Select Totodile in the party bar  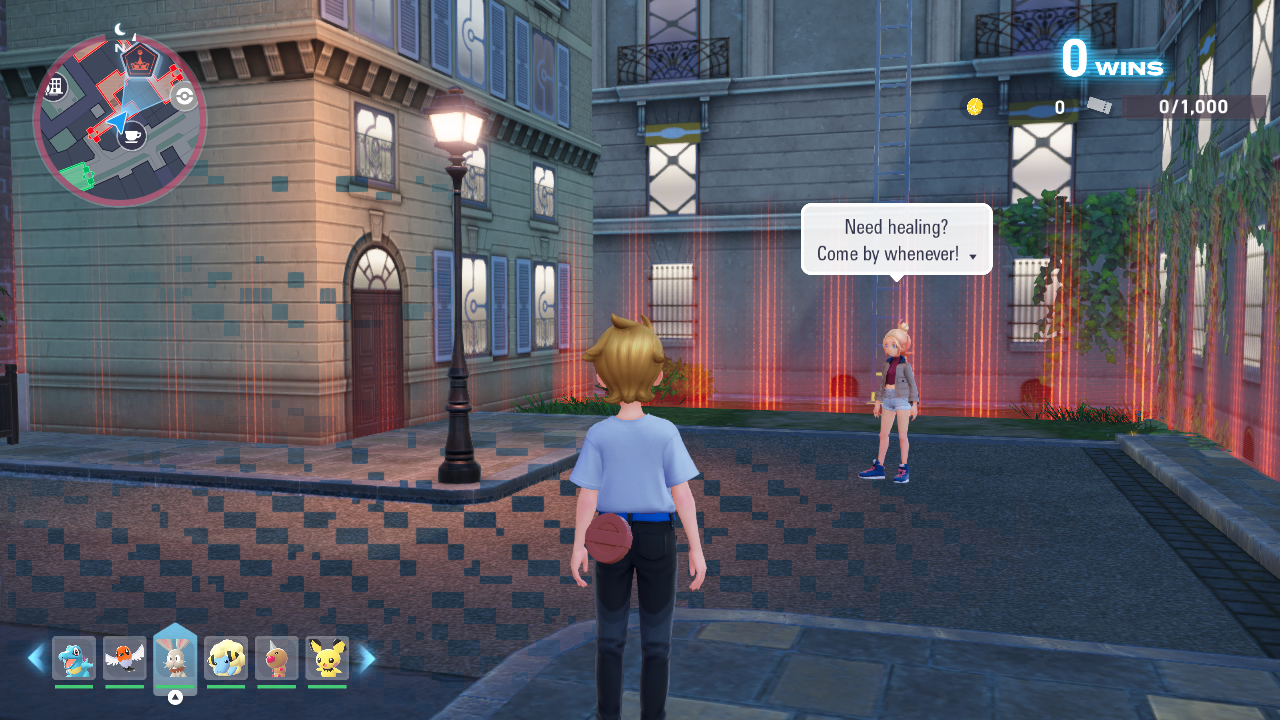coord(74,658)
